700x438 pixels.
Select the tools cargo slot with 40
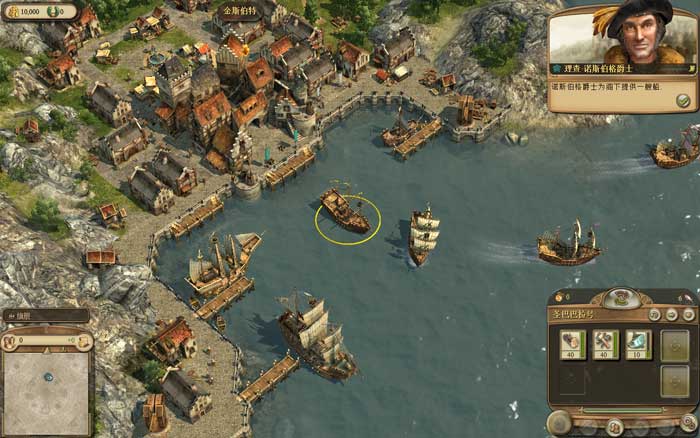[x=606, y=344]
